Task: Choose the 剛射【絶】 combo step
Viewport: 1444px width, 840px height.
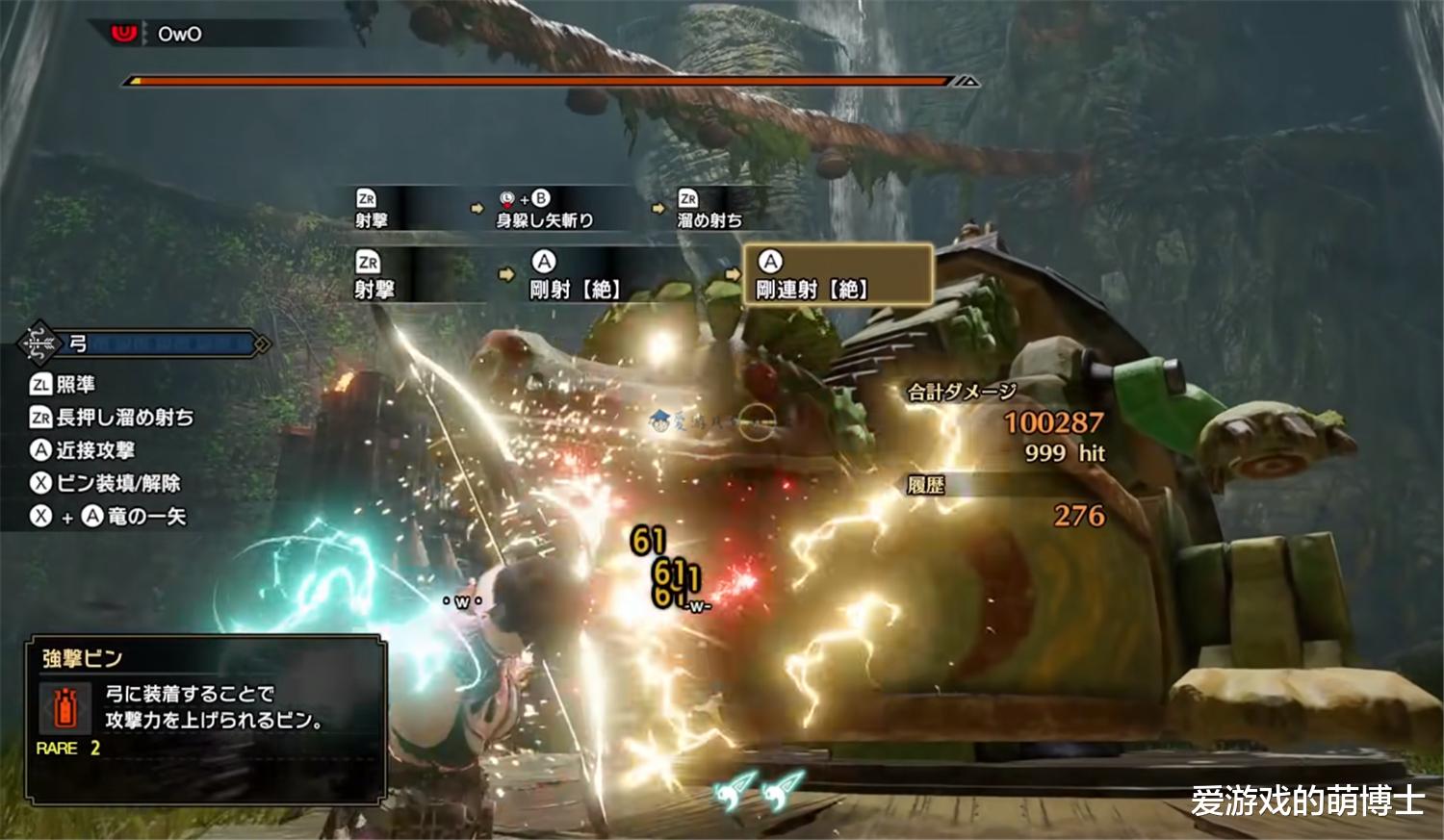Action: pos(574,275)
